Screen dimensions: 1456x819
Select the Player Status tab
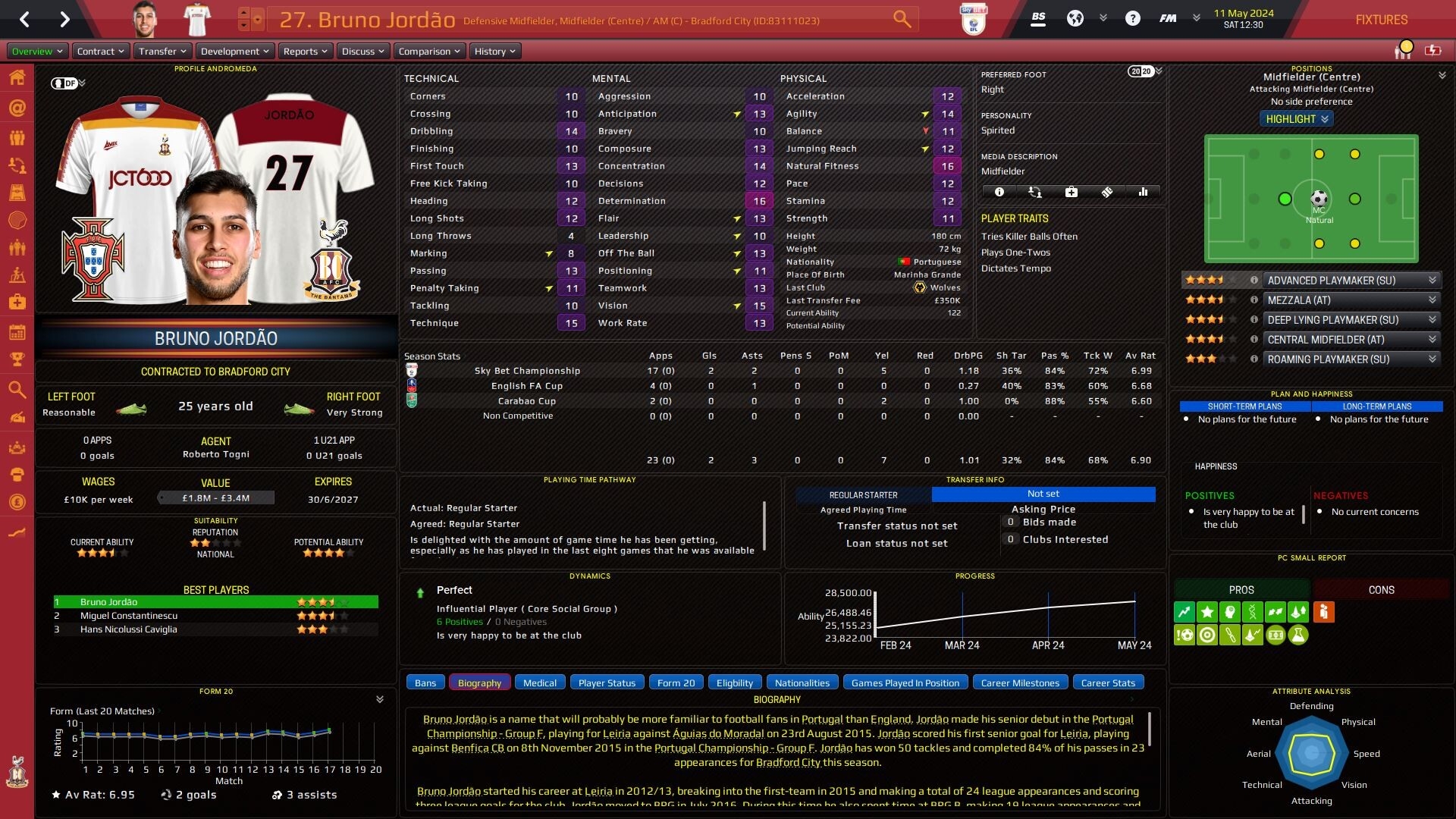(607, 682)
